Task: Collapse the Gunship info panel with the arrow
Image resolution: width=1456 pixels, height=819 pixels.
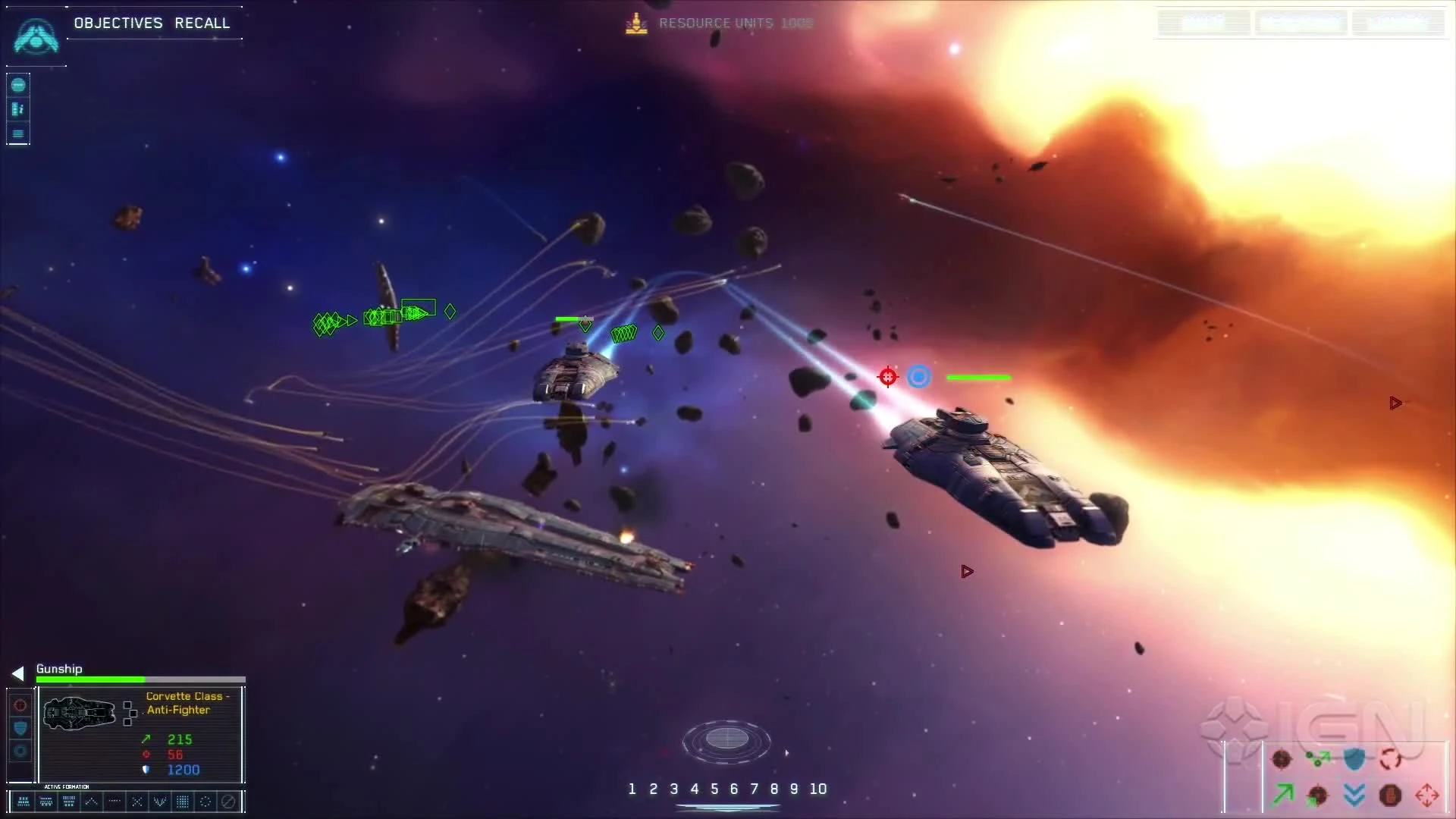Action: point(17,673)
